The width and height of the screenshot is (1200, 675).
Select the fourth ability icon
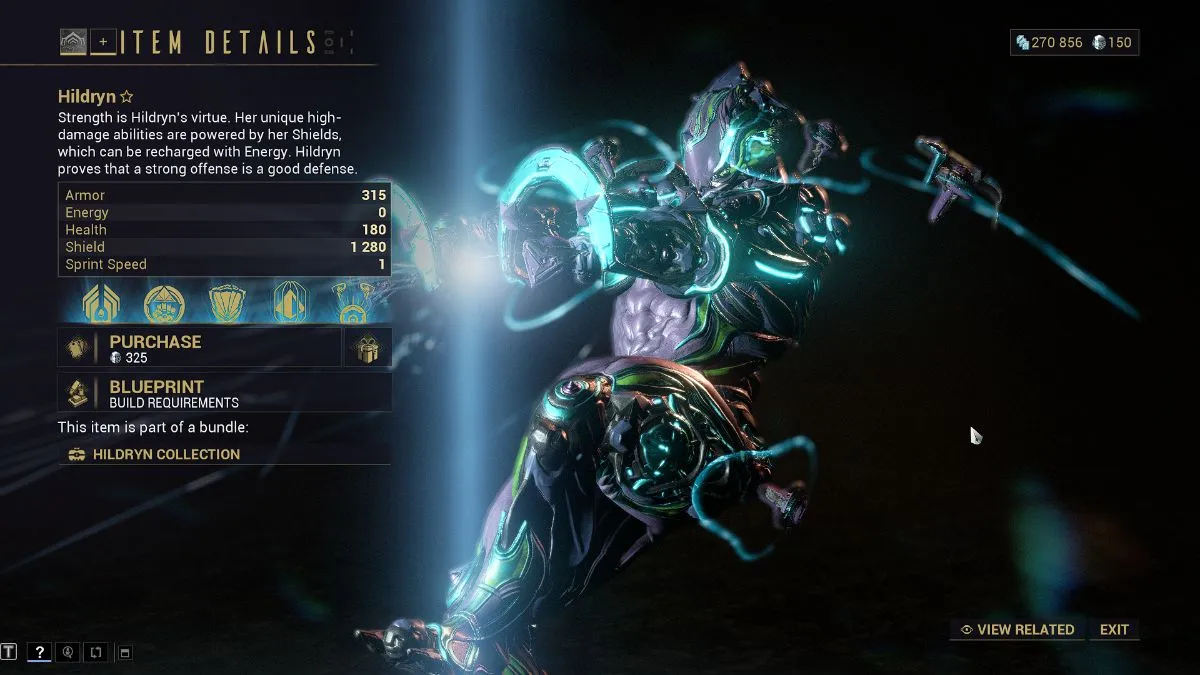coord(289,303)
